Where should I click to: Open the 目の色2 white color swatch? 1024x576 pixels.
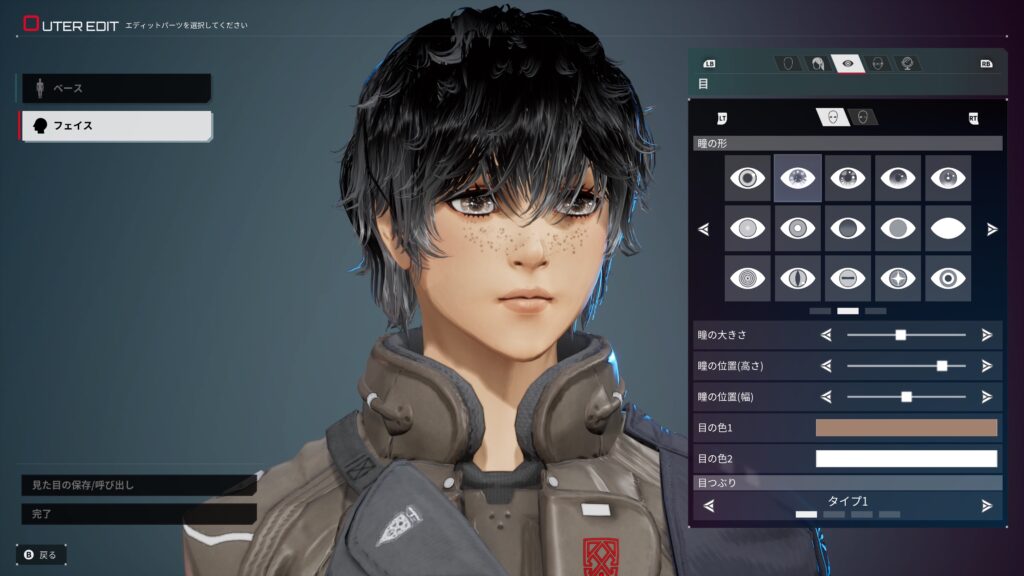pyautogui.click(x=906, y=459)
